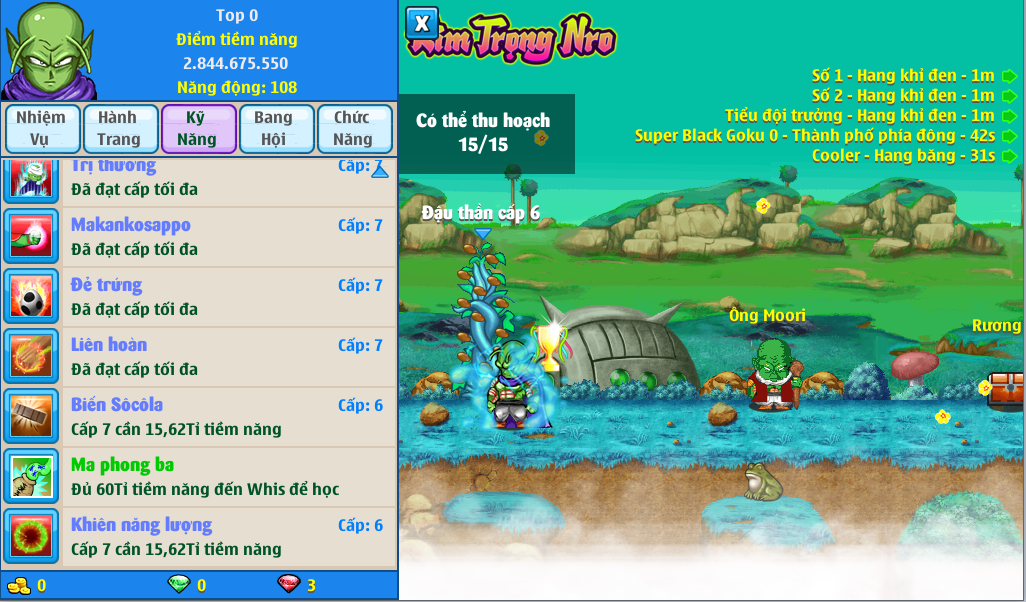Open the Ma phong ba skill
This screenshot has width=1026, height=602.
(200, 477)
